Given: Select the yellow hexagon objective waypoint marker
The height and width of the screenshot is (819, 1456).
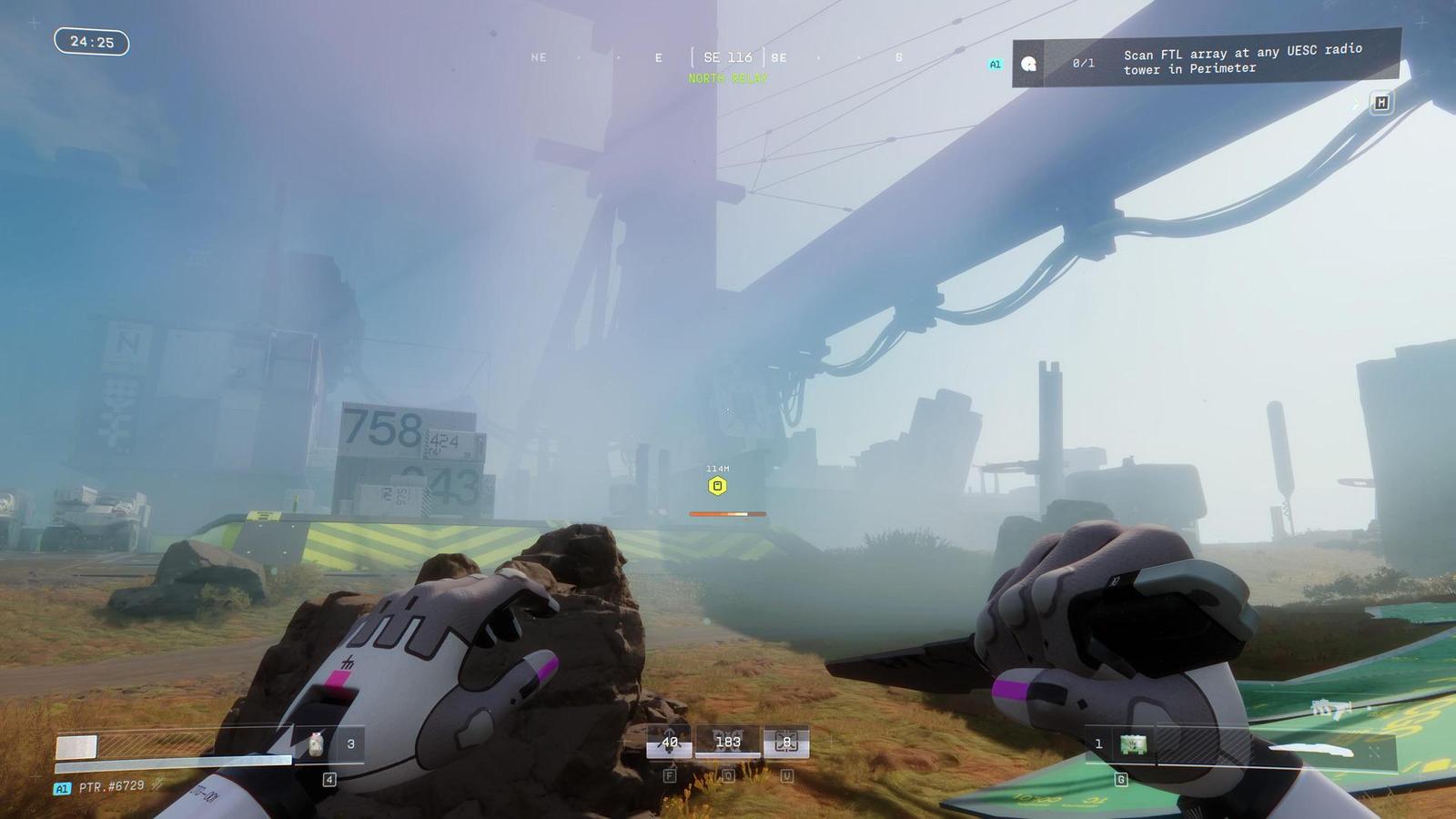Looking at the screenshot, I should tap(717, 486).
